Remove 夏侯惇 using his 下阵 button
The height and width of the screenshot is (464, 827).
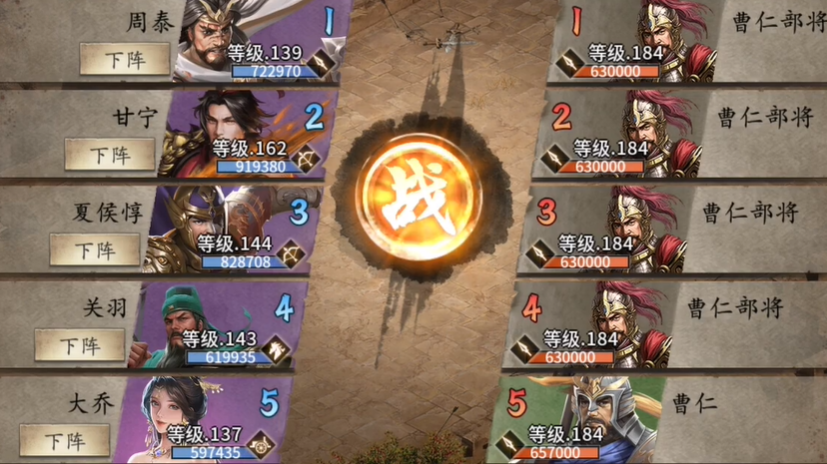95,249
